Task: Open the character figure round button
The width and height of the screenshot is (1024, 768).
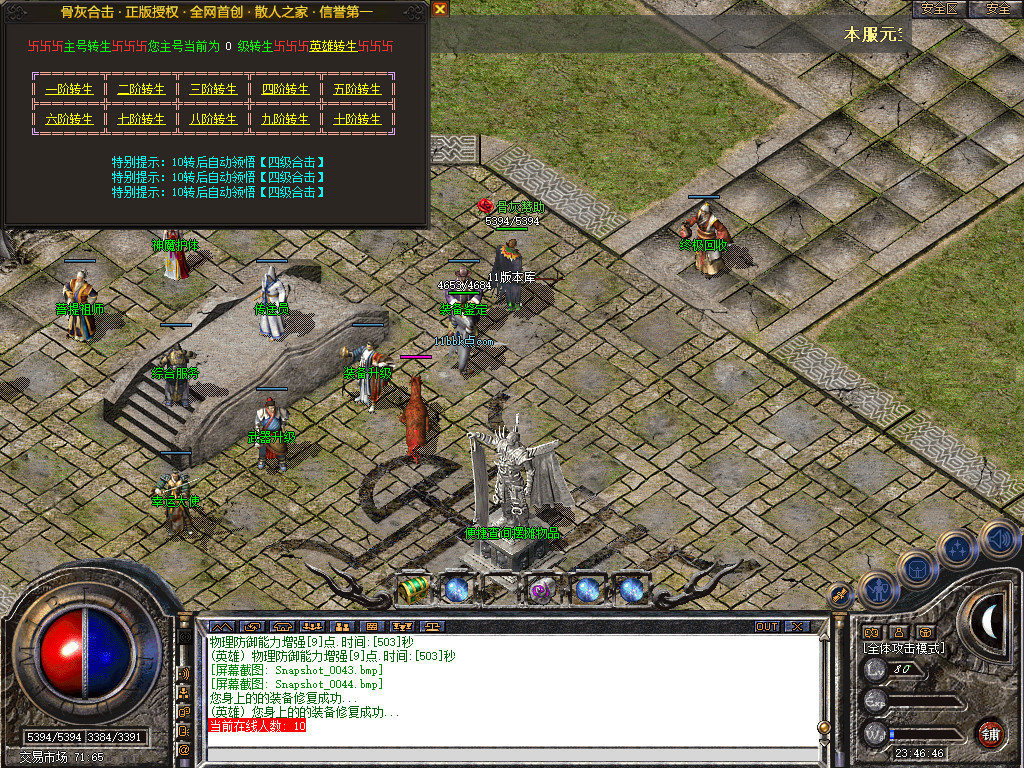Action: 877,591
